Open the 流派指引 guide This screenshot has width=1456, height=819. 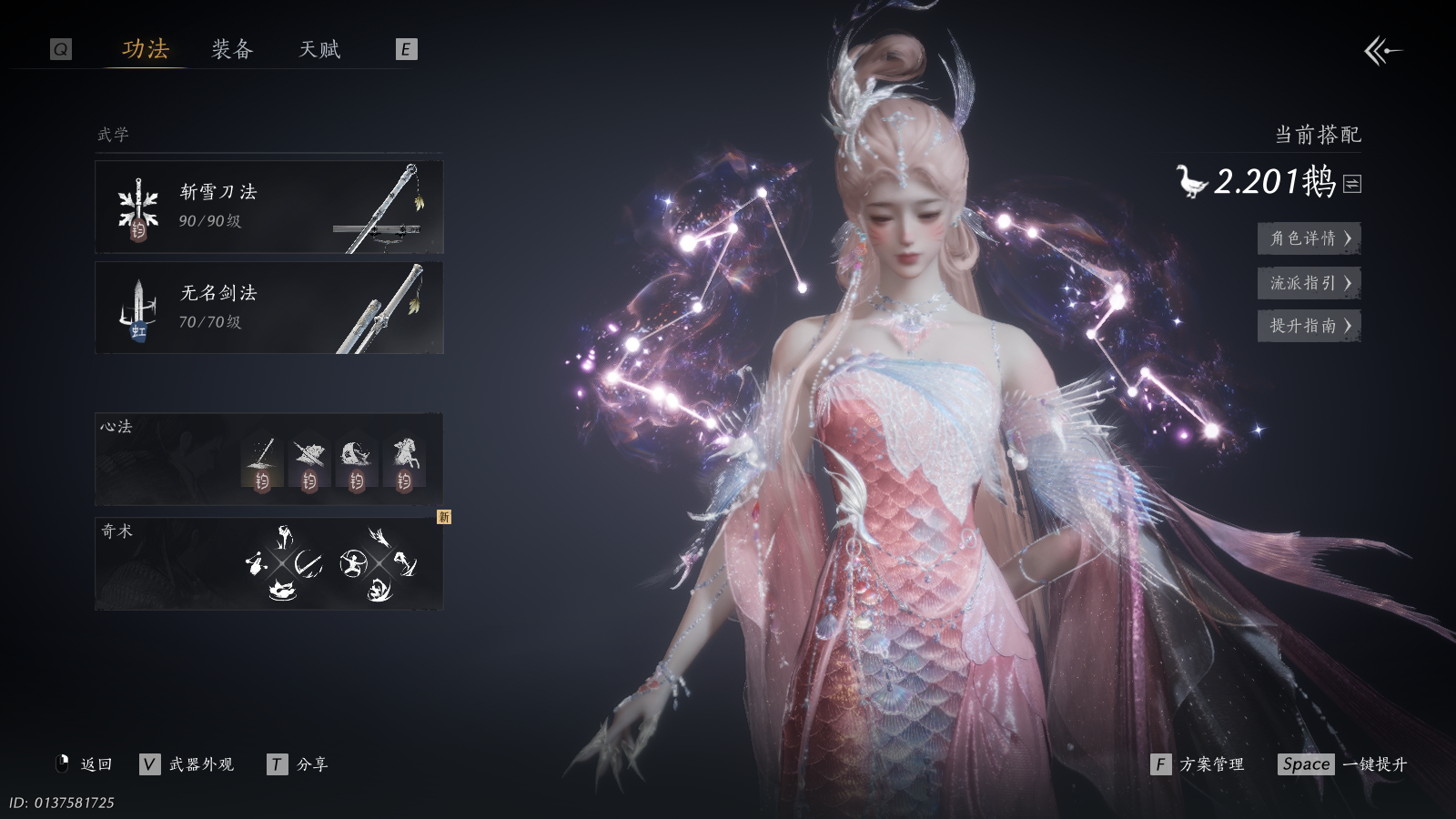tap(1309, 283)
